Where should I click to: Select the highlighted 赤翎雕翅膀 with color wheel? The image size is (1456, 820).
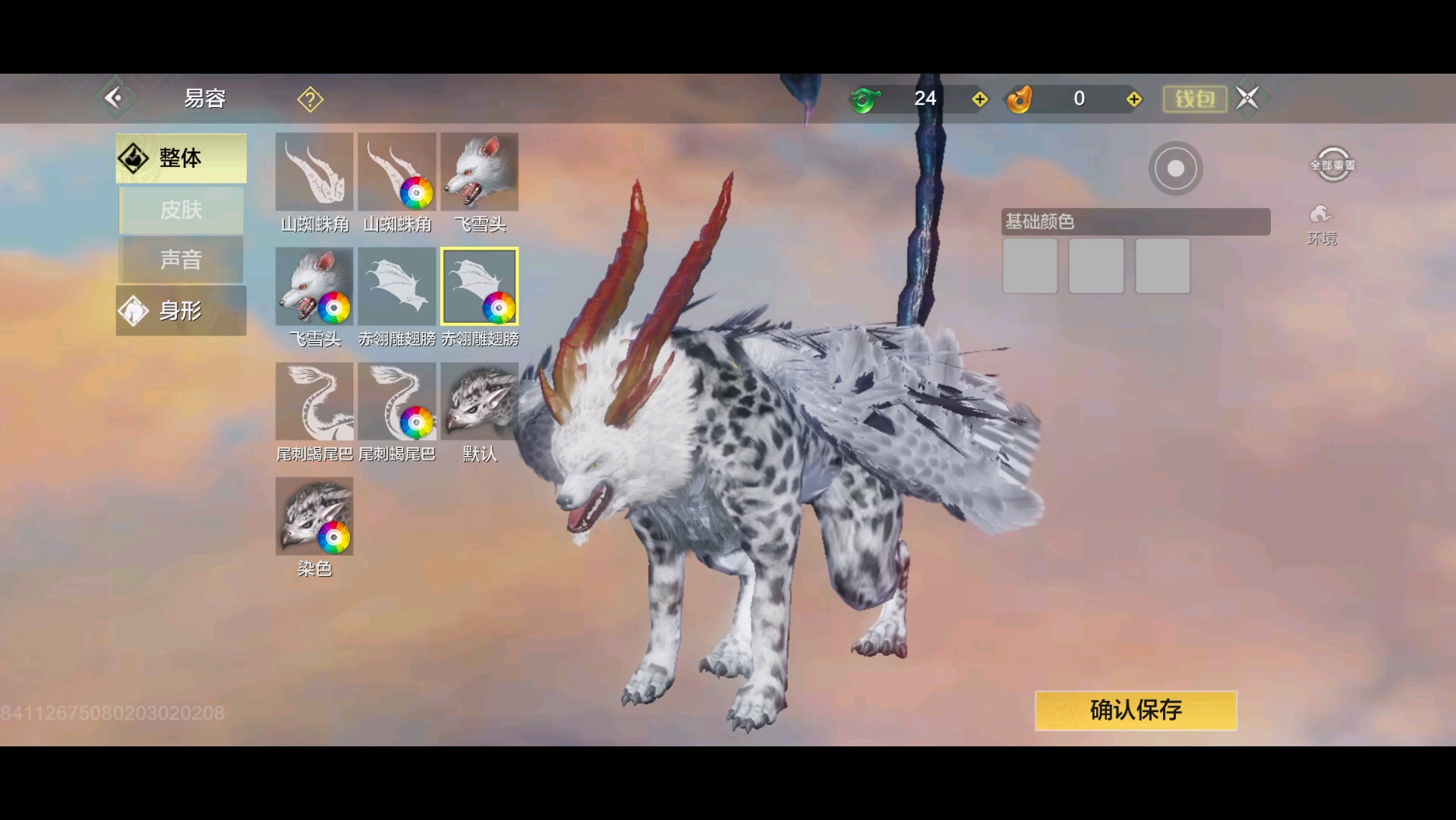tap(479, 287)
